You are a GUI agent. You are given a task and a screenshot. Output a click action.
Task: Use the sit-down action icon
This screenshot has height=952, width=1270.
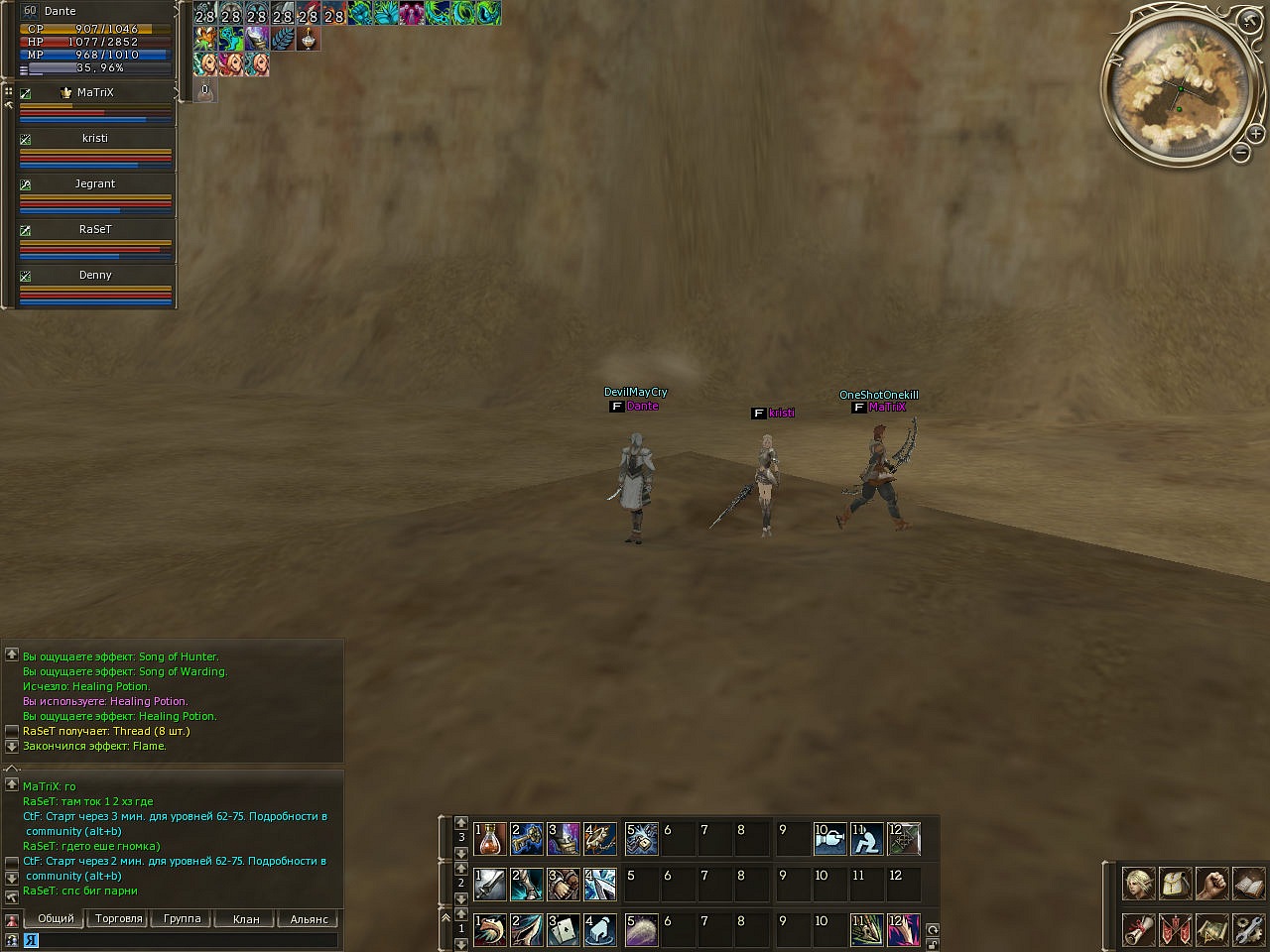pyautogui.click(x=867, y=839)
